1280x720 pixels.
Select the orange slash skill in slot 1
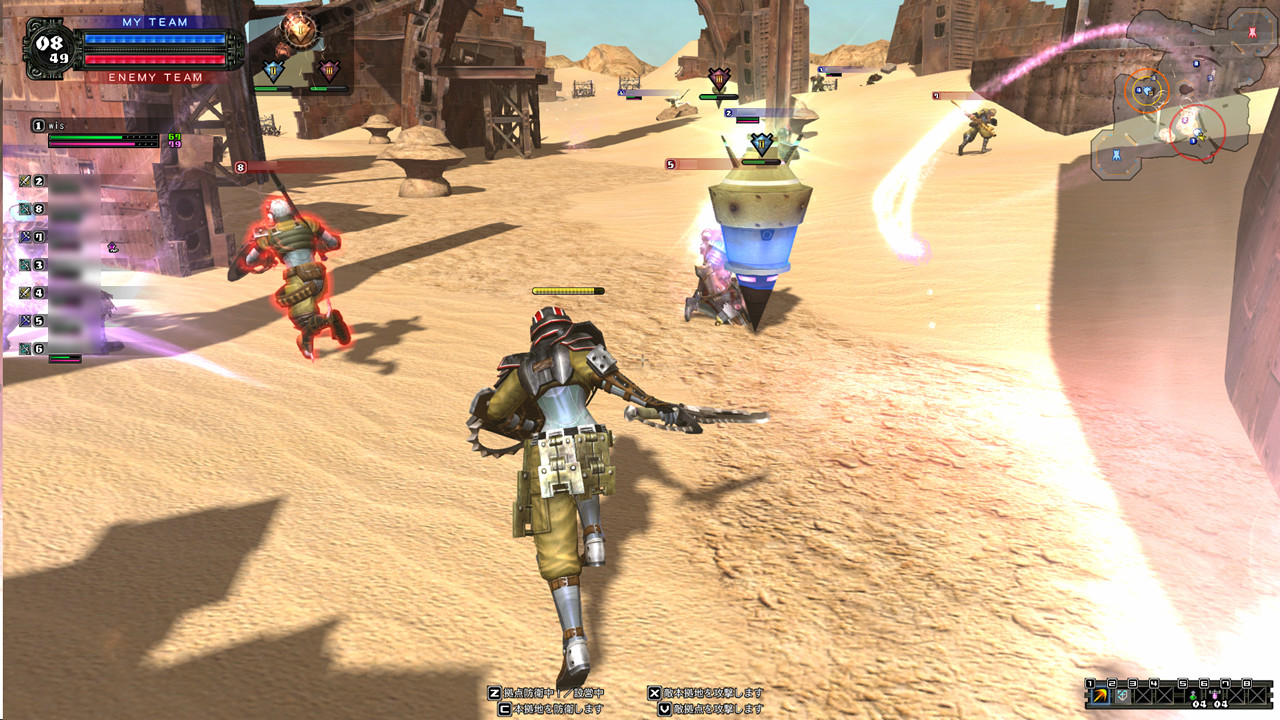coord(1100,696)
